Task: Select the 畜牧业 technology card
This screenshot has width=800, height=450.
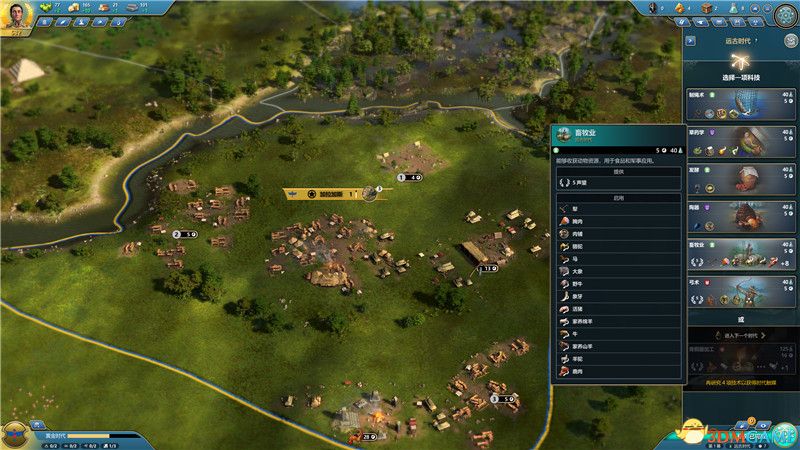Action: [741, 252]
